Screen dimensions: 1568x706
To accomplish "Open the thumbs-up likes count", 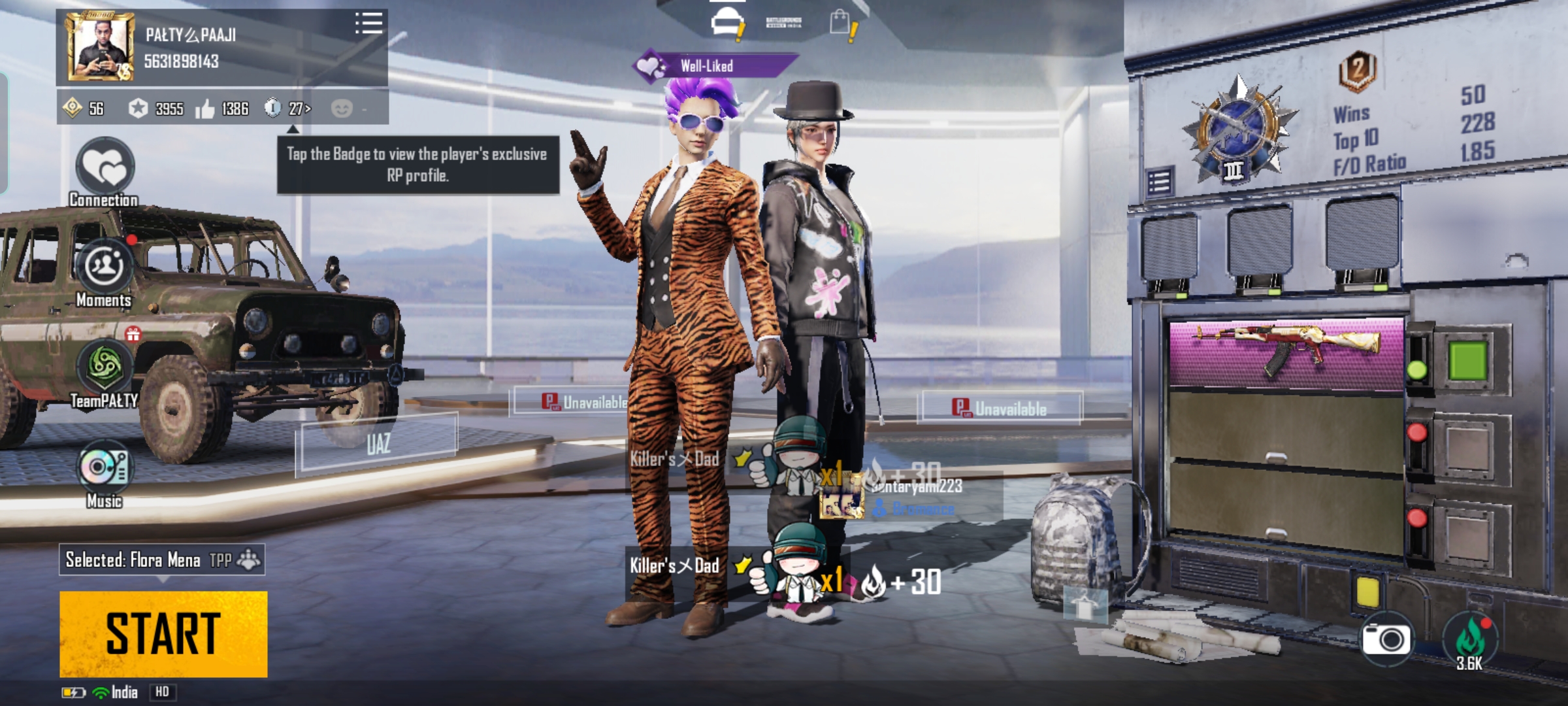I will [x=223, y=109].
